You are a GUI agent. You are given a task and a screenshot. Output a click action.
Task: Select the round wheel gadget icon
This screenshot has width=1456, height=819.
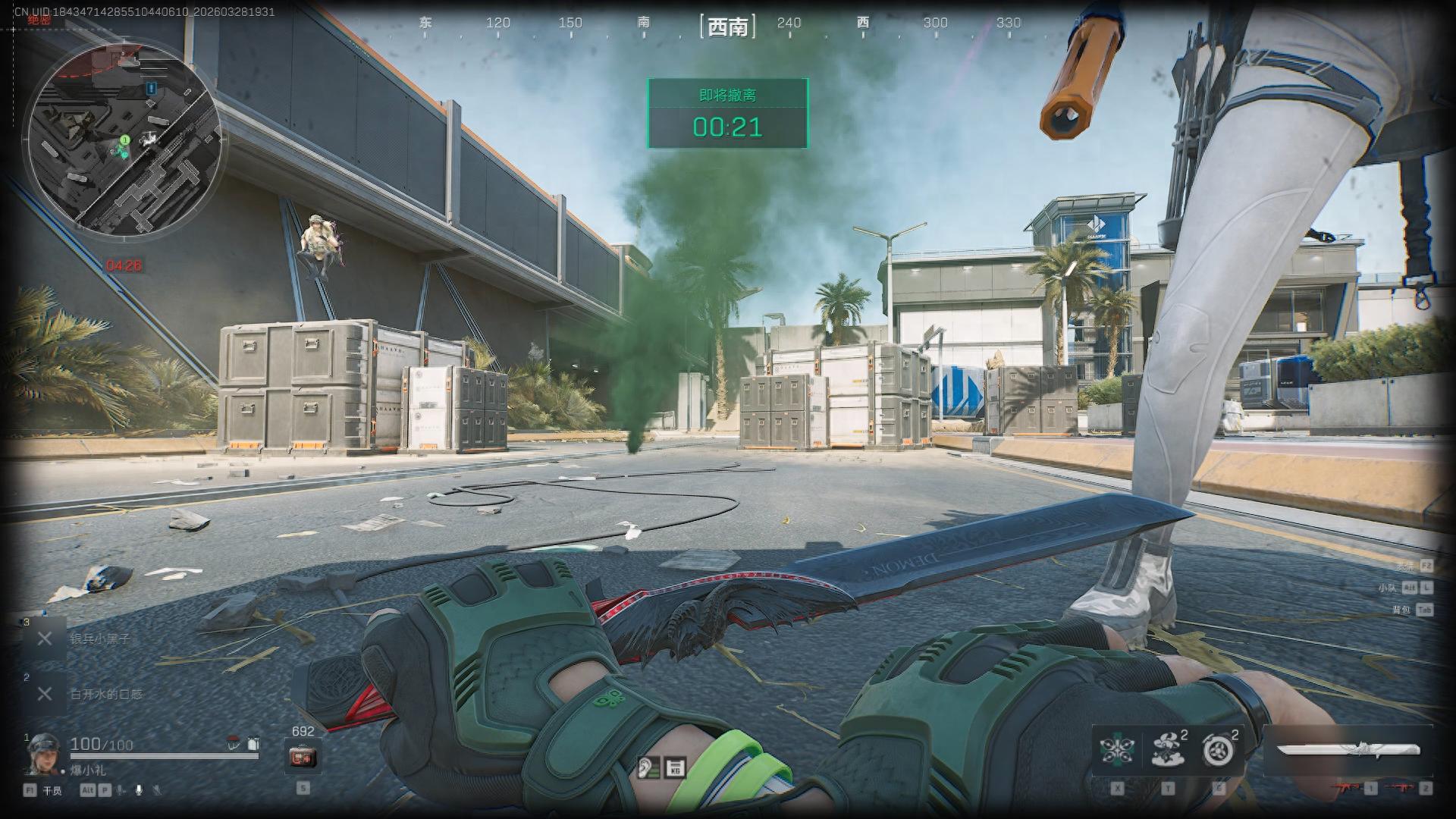point(1219,750)
